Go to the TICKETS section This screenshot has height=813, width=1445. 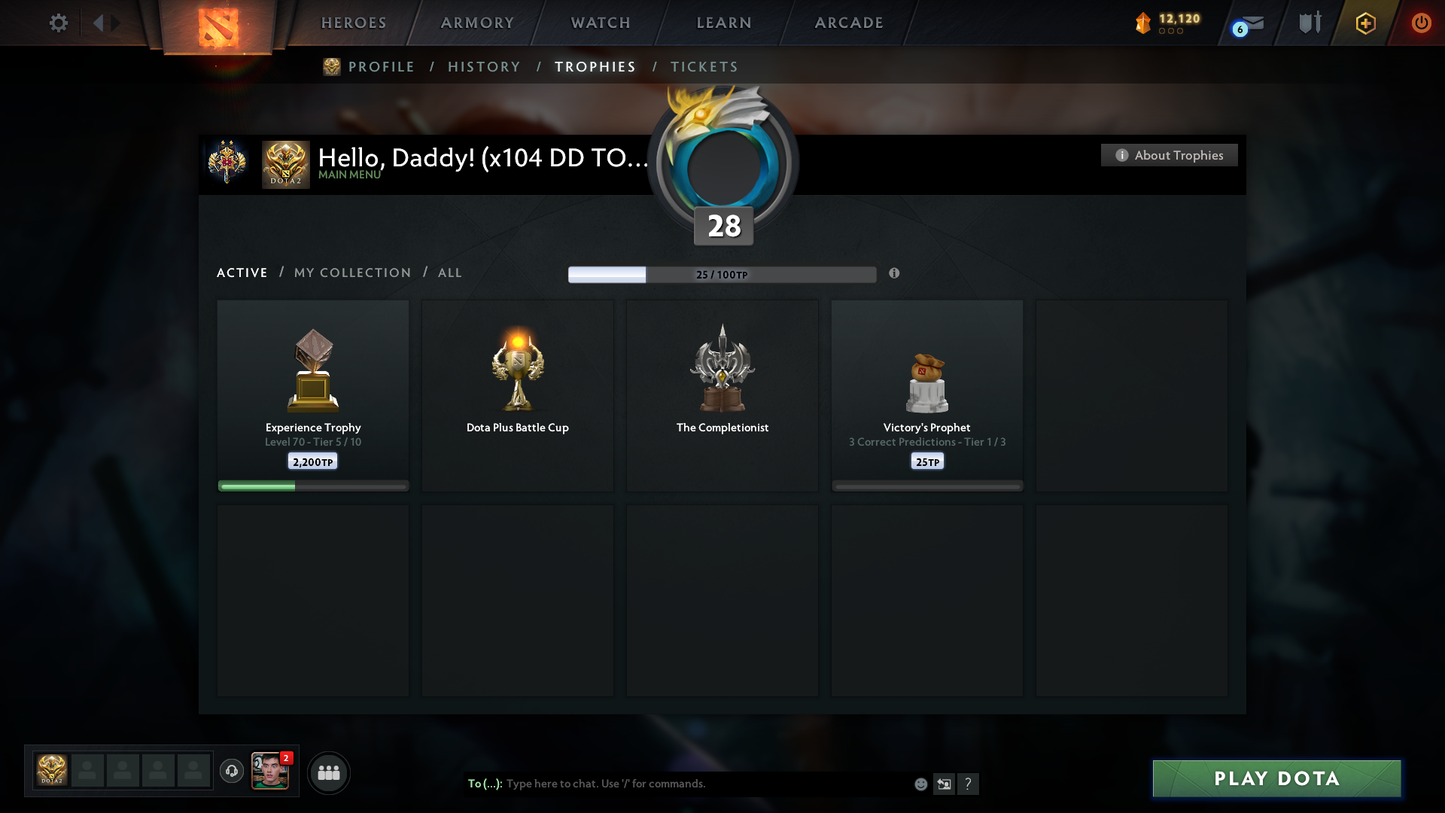point(704,66)
